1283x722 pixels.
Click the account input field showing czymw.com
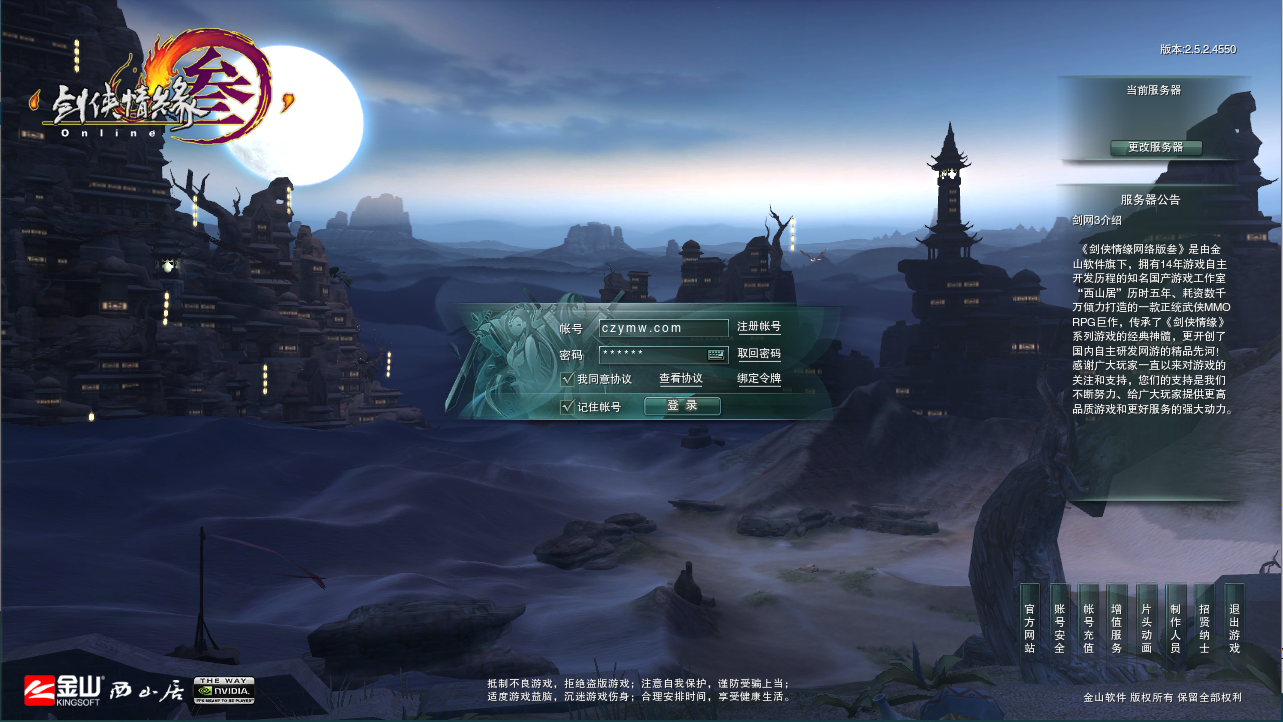(x=662, y=327)
